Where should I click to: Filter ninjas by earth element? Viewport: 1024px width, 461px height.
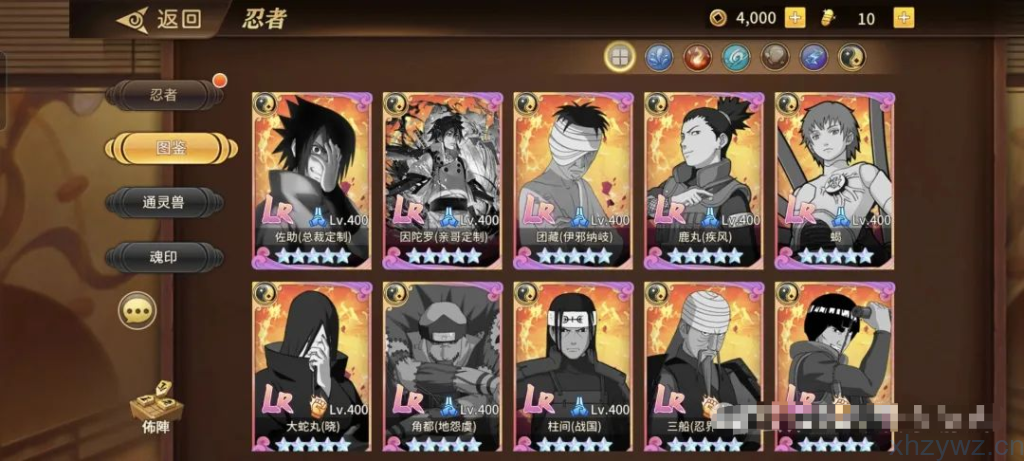tap(775, 57)
